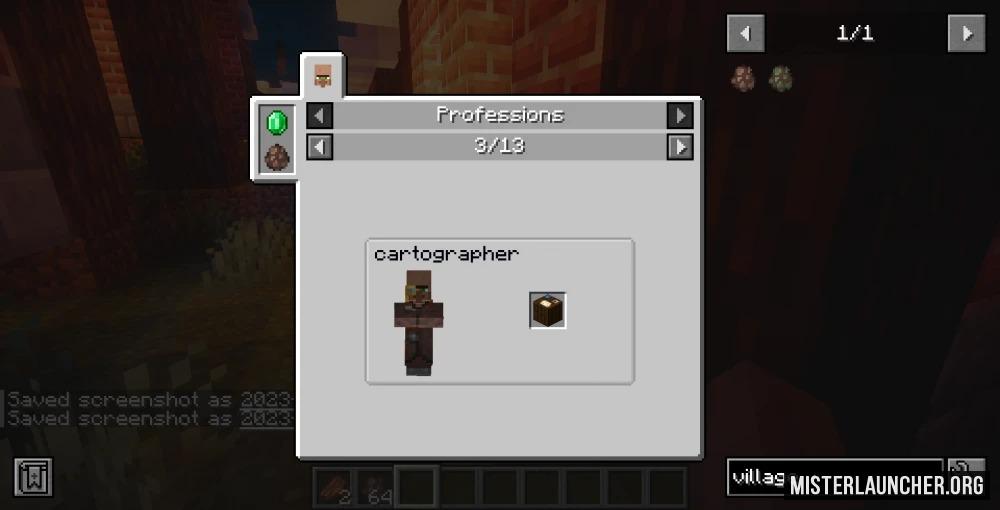This screenshot has height=510, width=1000.
Task: Show the previous profession page
Action: point(319,147)
